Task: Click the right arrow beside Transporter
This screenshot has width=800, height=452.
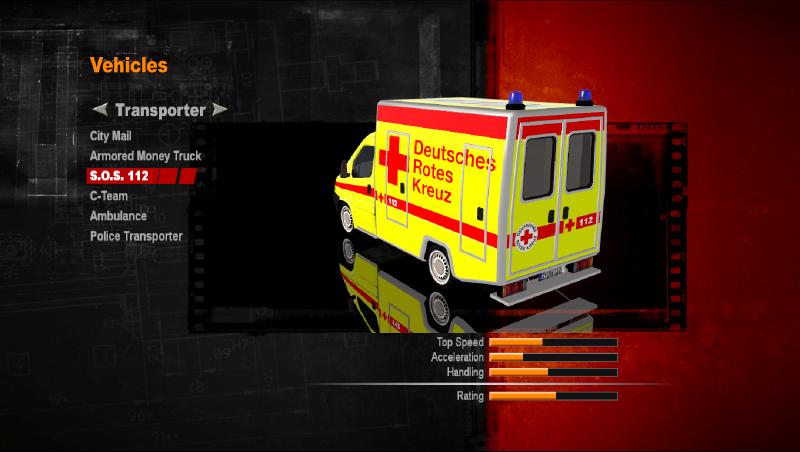Action: pyautogui.click(x=220, y=110)
